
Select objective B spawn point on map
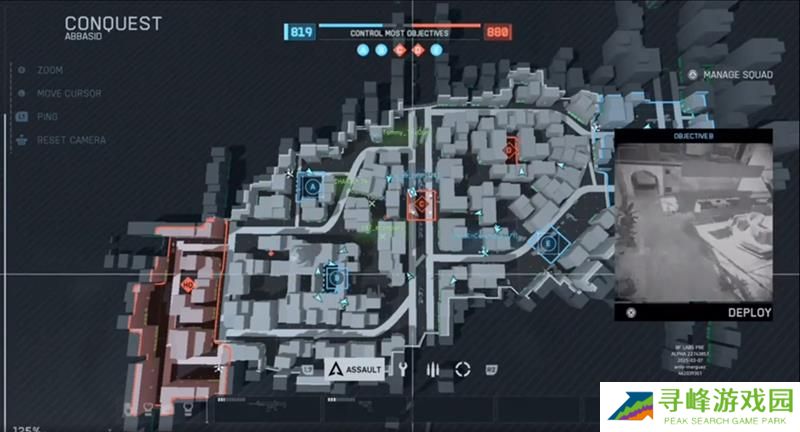coord(336,277)
